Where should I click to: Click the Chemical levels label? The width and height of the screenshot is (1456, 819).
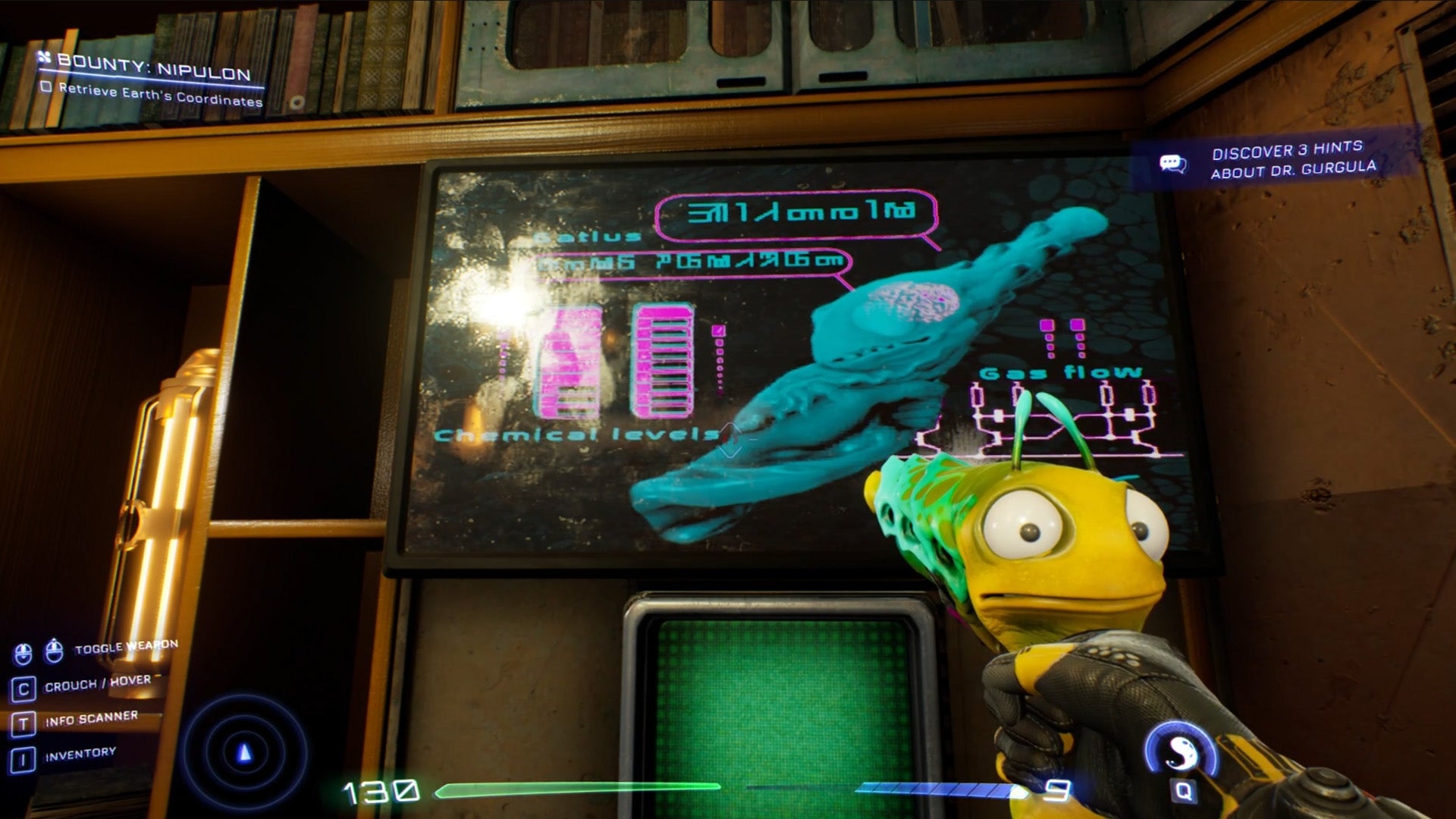574,435
